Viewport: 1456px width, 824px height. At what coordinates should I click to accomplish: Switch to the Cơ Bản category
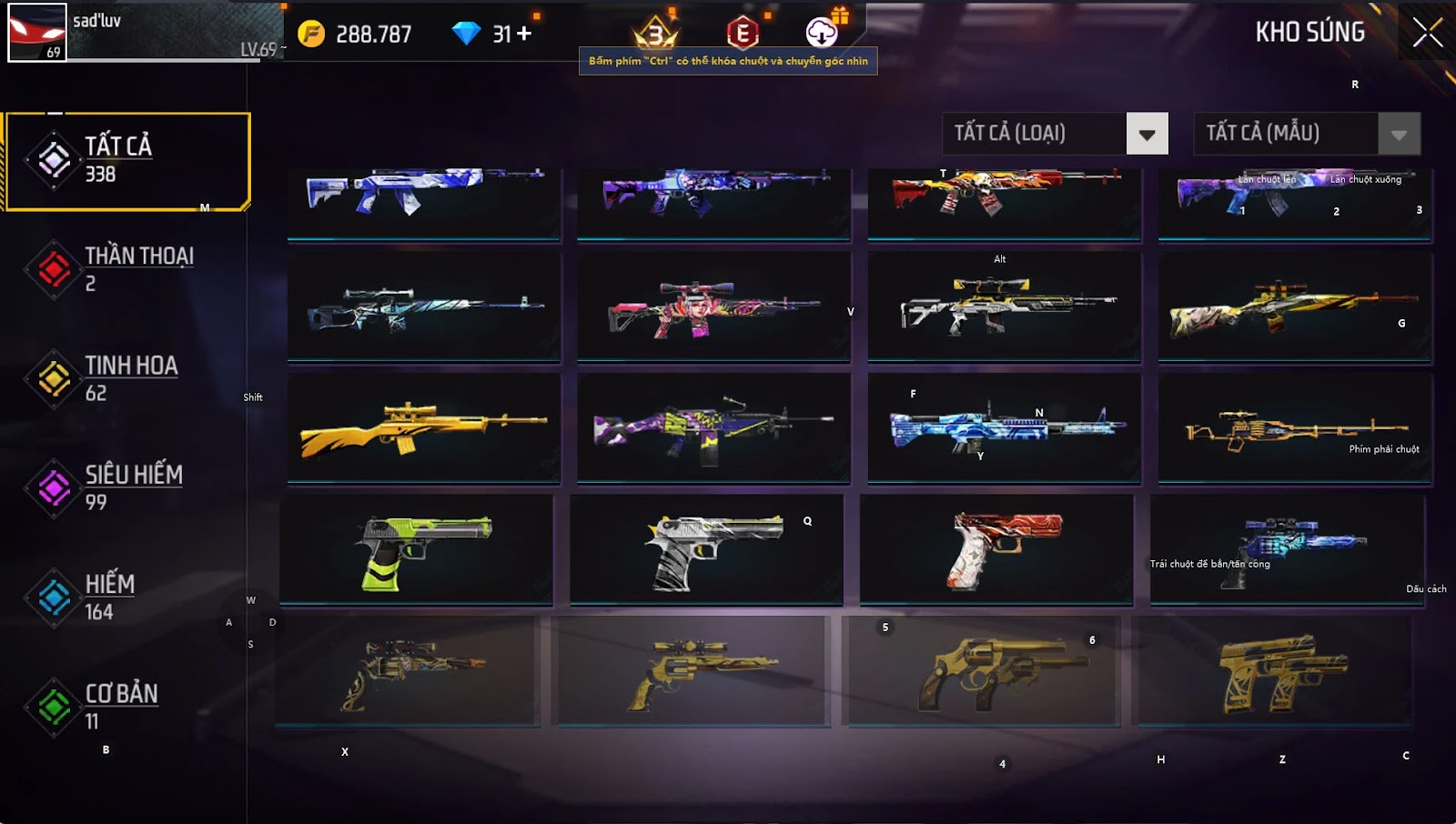tap(127, 706)
